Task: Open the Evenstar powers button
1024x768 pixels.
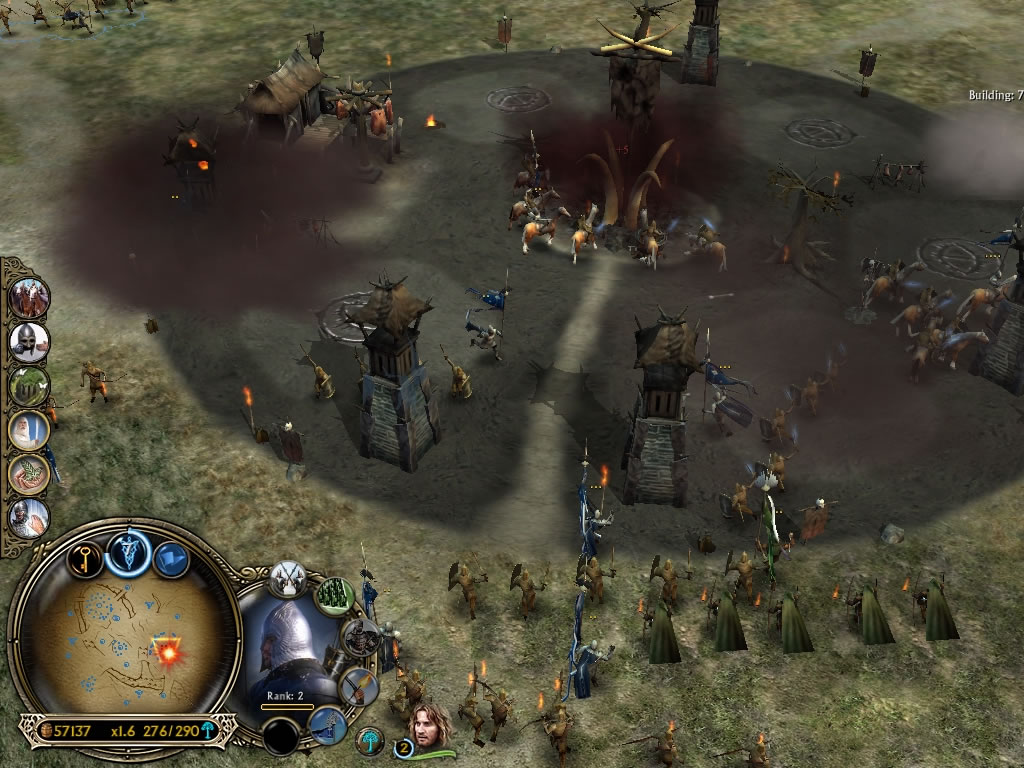Action: [129, 551]
